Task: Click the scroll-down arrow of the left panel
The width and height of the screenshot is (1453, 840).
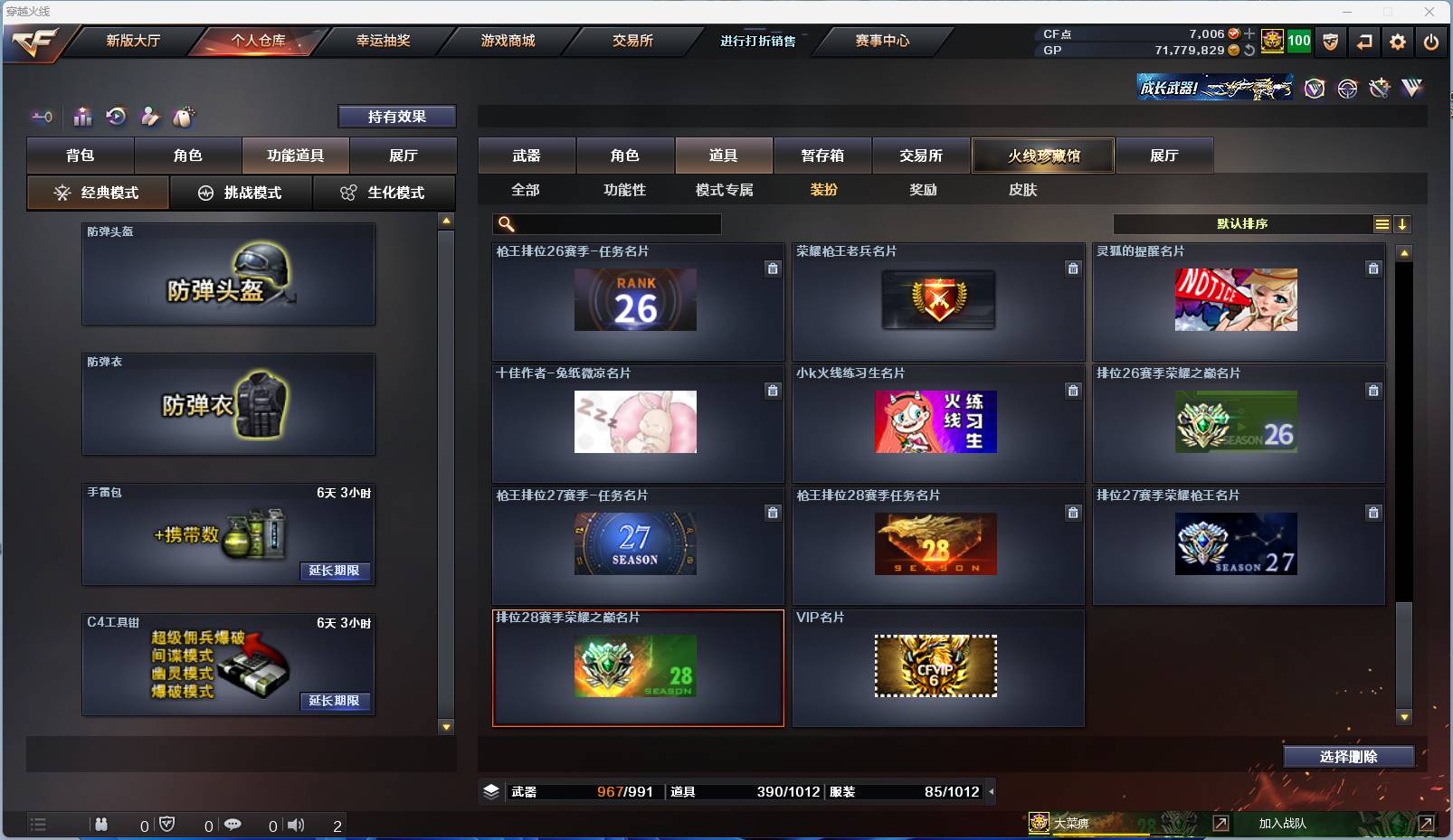Action: coord(444,726)
